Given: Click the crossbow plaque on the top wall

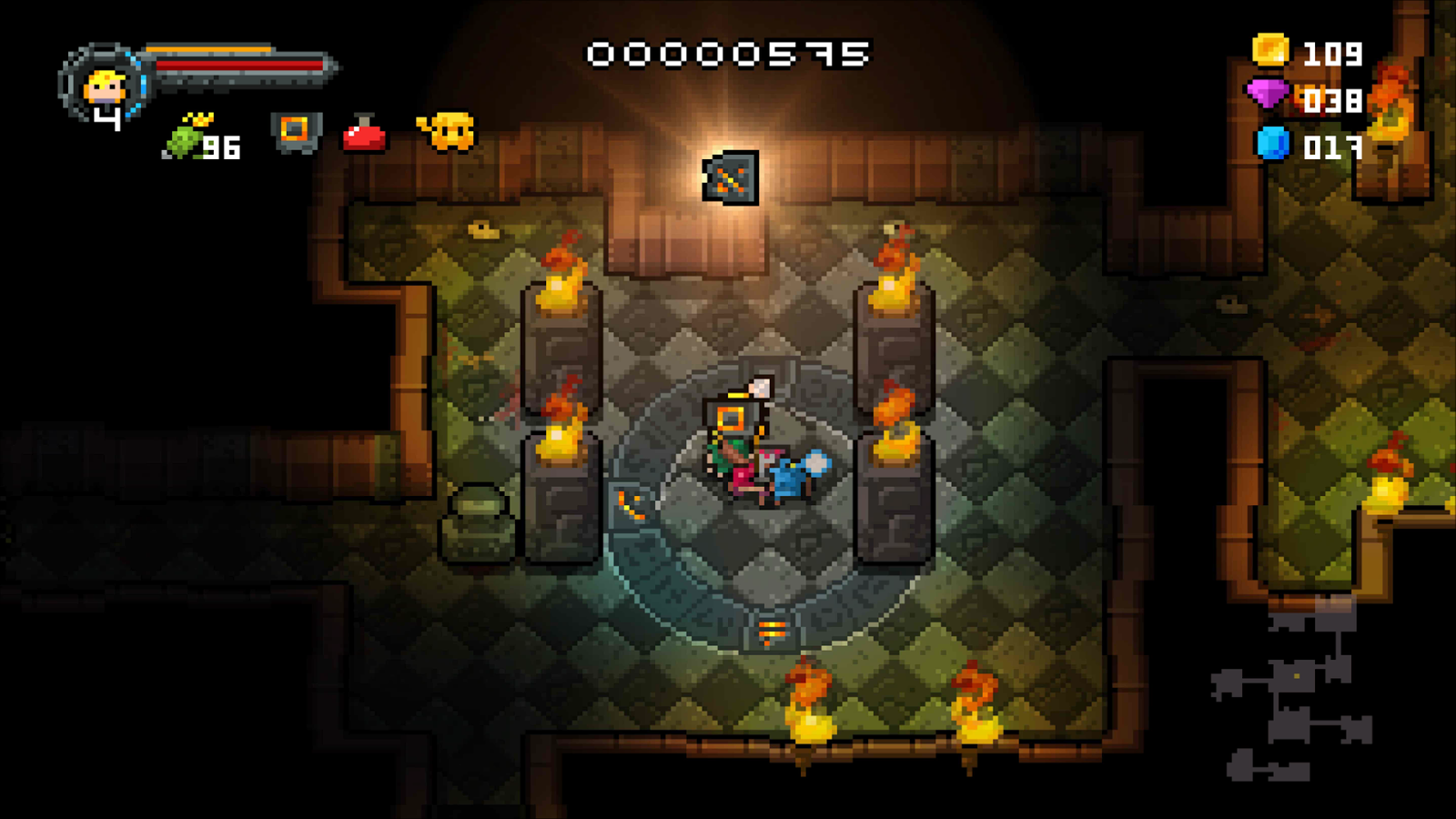Looking at the screenshot, I should (x=729, y=176).
